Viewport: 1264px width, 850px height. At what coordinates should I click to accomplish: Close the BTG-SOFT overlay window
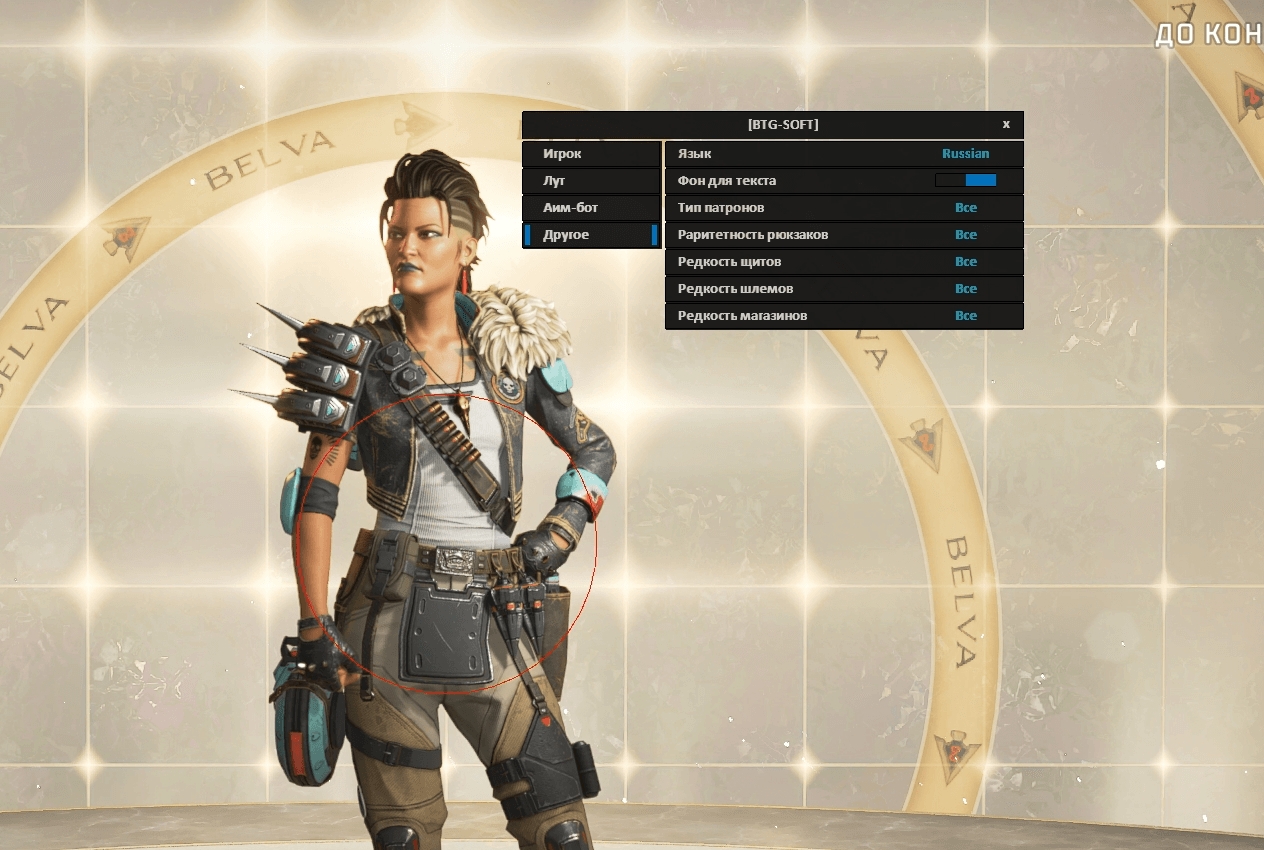(x=1006, y=125)
